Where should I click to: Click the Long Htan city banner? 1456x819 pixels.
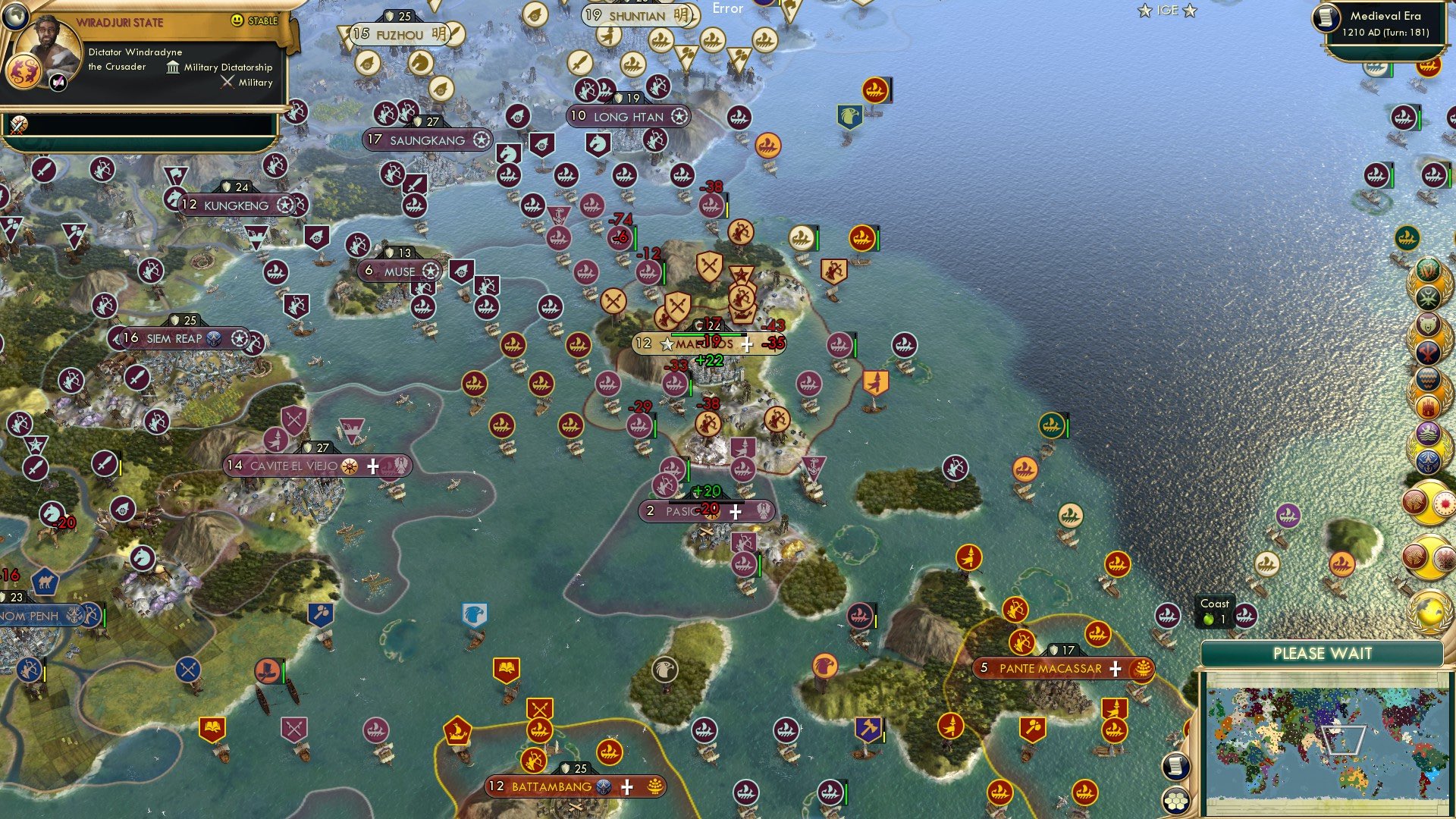tap(628, 117)
